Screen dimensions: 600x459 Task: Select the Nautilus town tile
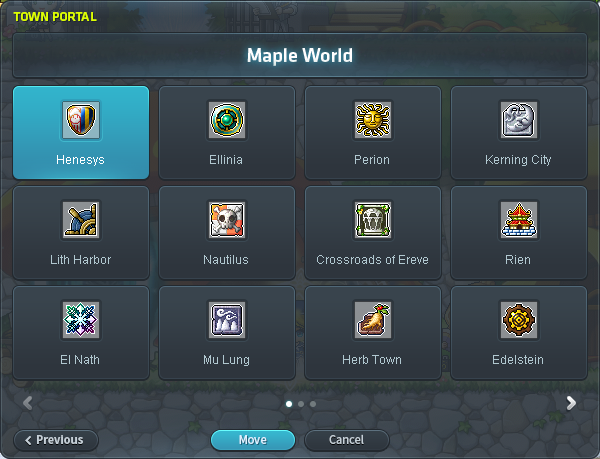click(x=227, y=232)
